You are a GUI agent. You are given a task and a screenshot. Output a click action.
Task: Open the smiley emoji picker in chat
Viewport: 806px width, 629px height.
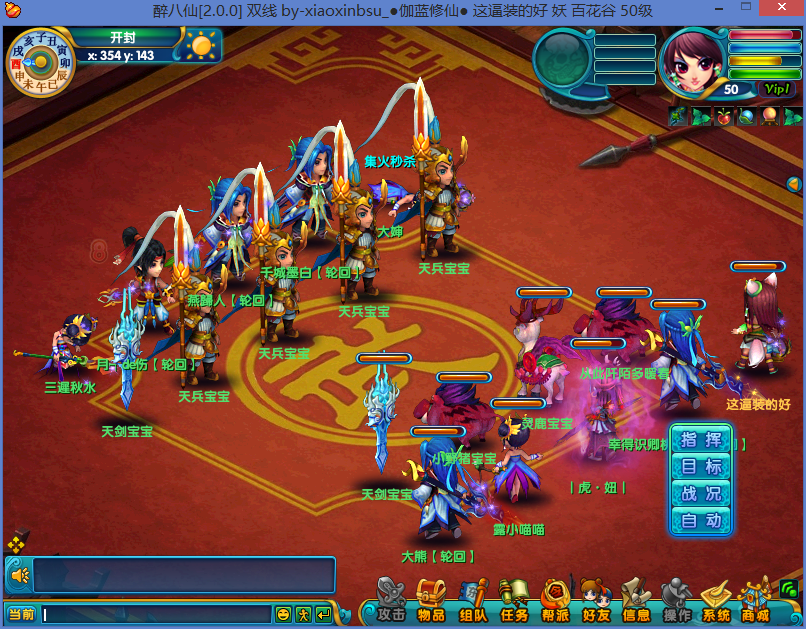[x=283, y=614]
